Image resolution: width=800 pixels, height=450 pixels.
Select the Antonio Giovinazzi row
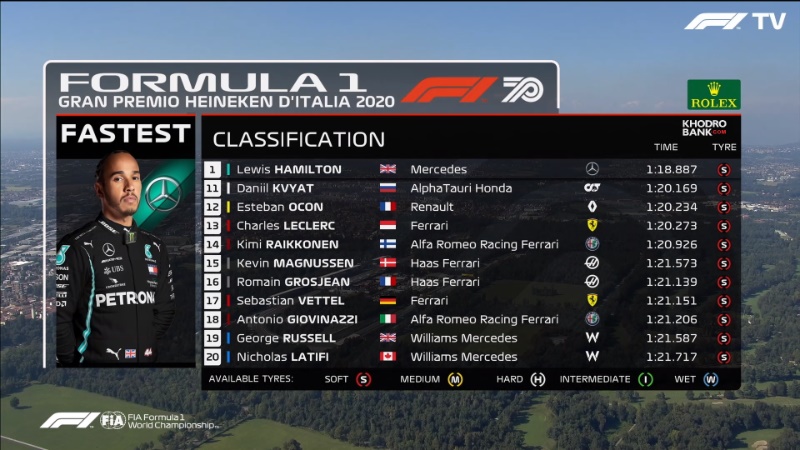tap(470, 319)
